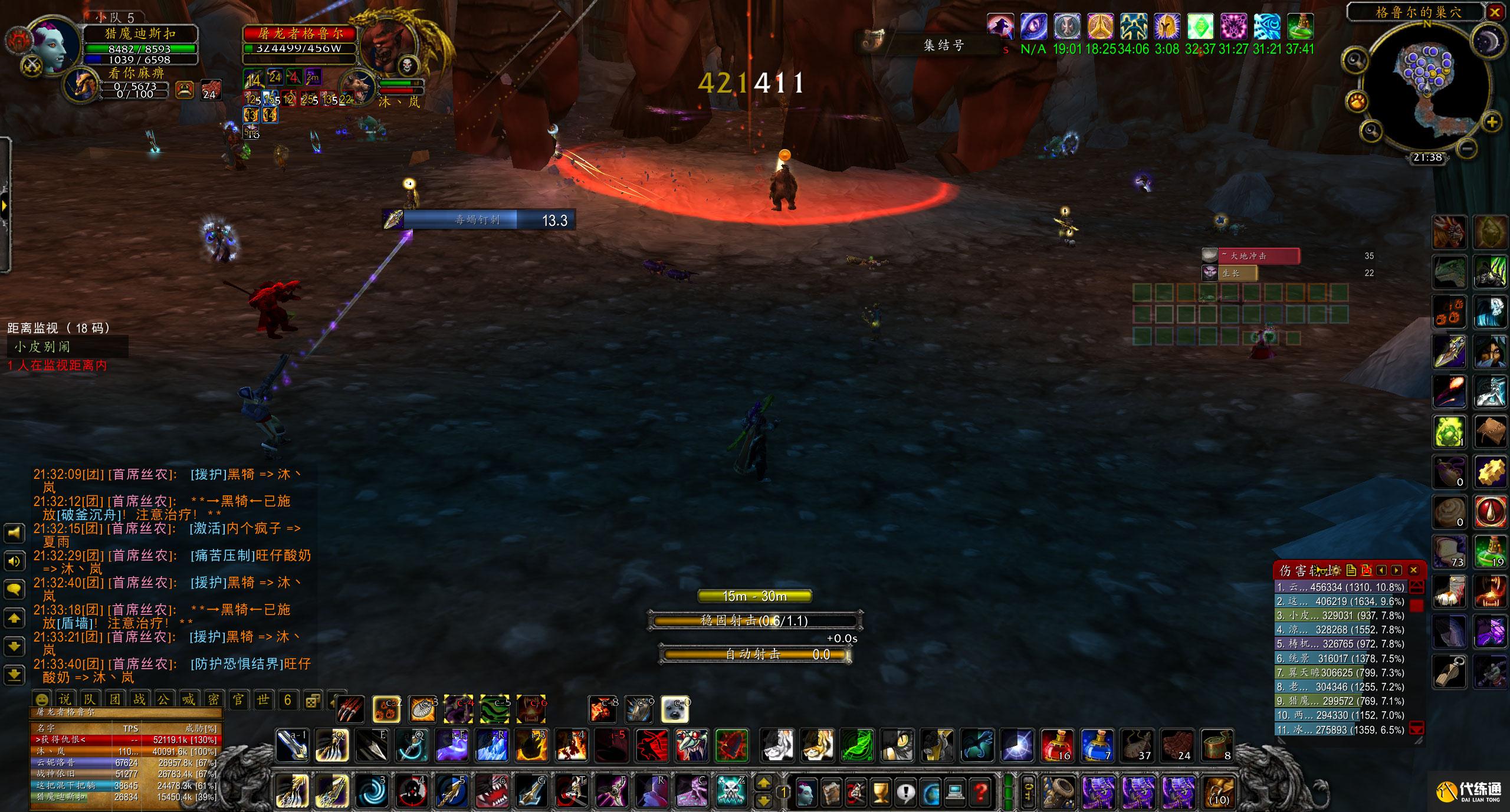The height and width of the screenshot is (812, 1510).
Task: Close the minimap with the red X
Action: (1496, 12)
